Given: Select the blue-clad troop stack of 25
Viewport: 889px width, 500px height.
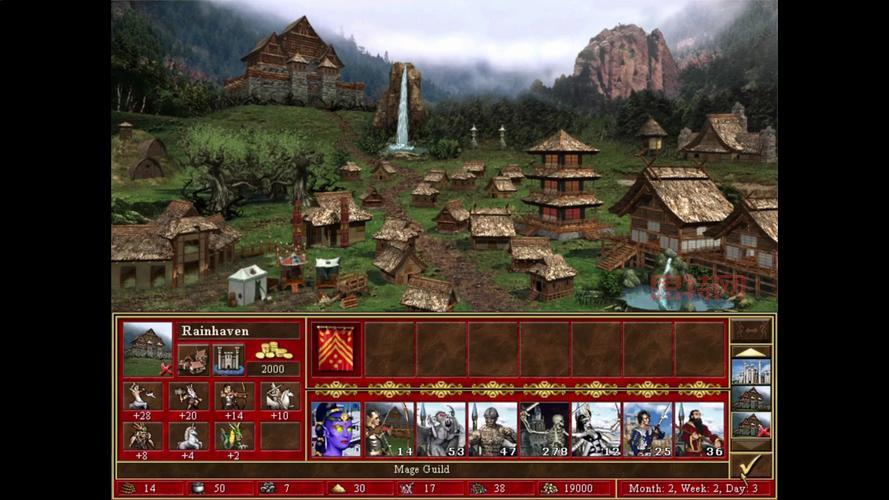Looking at the screenshot, I should pyautogui.click(x=648, y=428).
